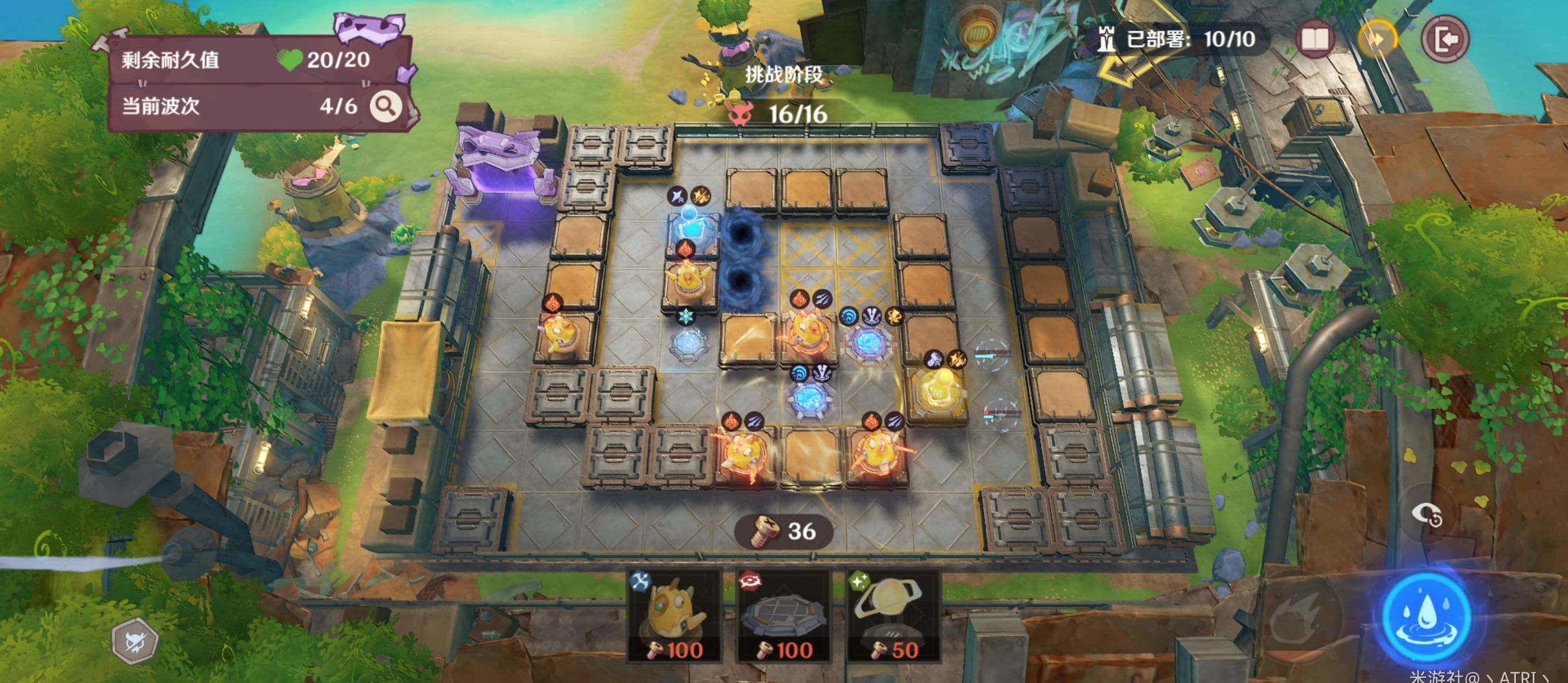Toggle the hexagon icon in the bottom-left corner
The height and width of the screenshot is (683, 1568).
pyautogui.click(x=134, y=642)
